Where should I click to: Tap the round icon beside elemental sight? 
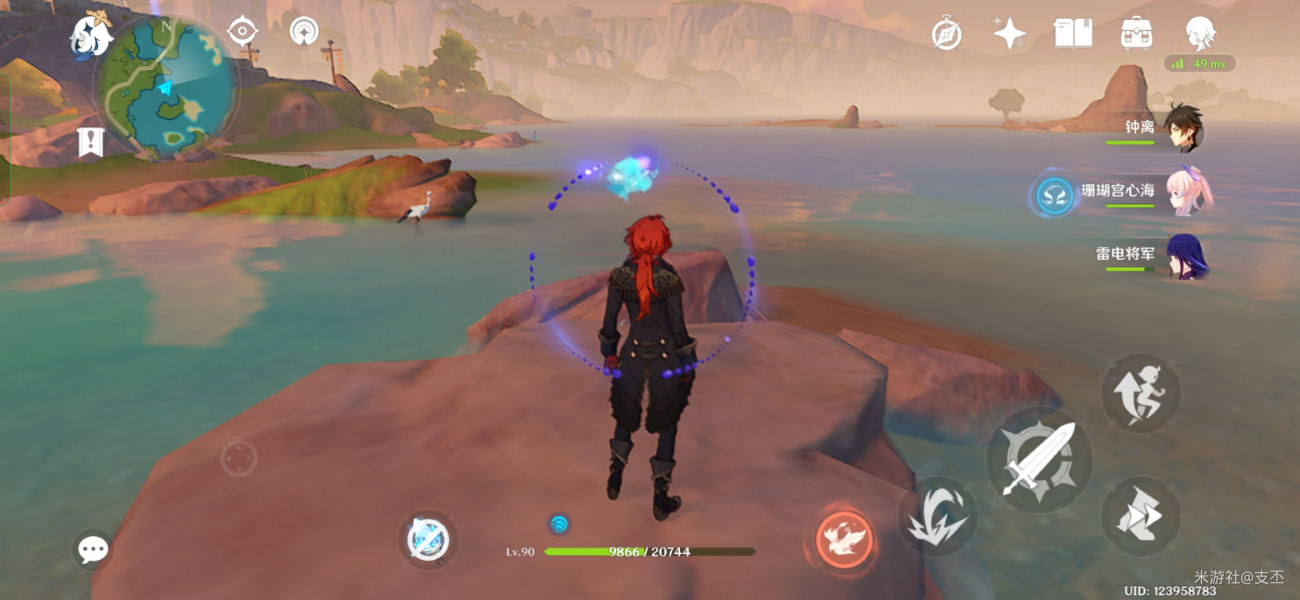[x=304, y=31]
